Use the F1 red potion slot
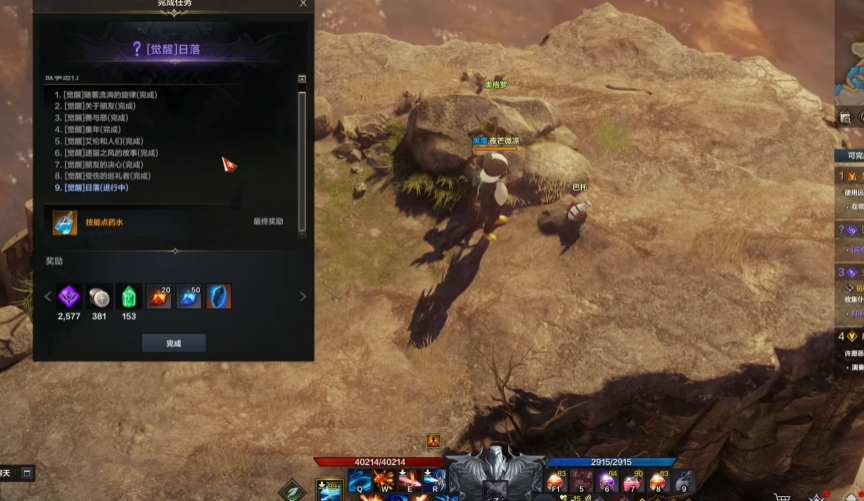This screenshot has width=864, height=501. coord(555,482)
